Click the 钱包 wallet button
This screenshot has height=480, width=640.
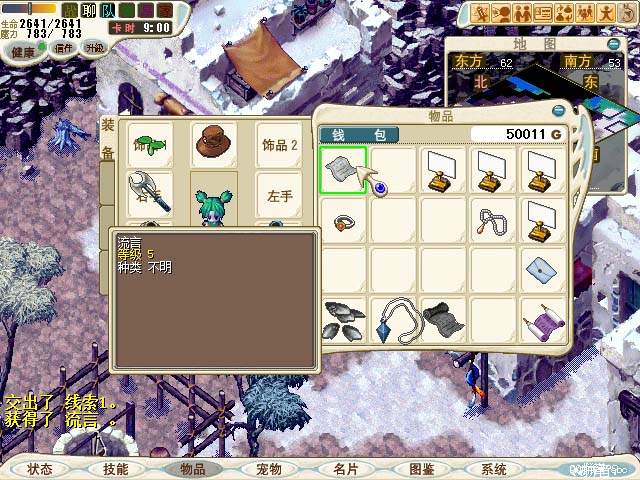tap(358, 134)
